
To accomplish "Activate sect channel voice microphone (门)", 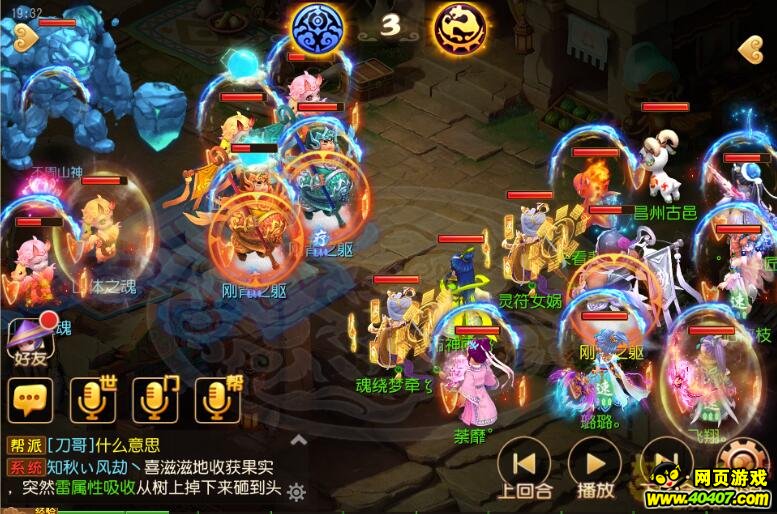I will click(154, 400).
